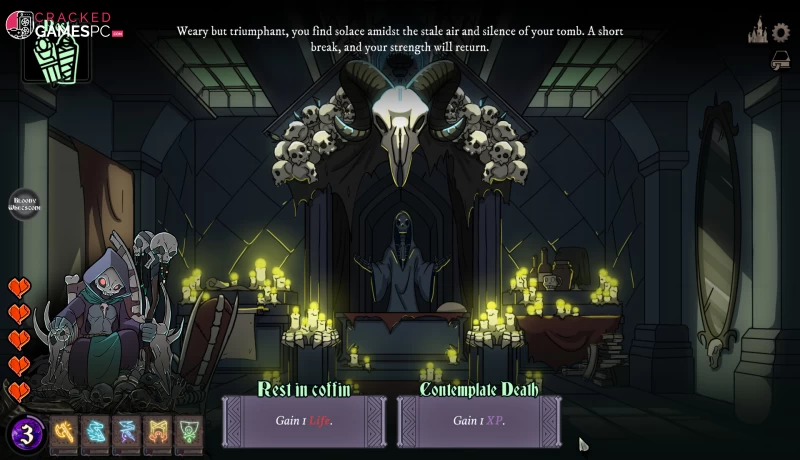Click the Bloody Whetstone badge

coord(24,205)
